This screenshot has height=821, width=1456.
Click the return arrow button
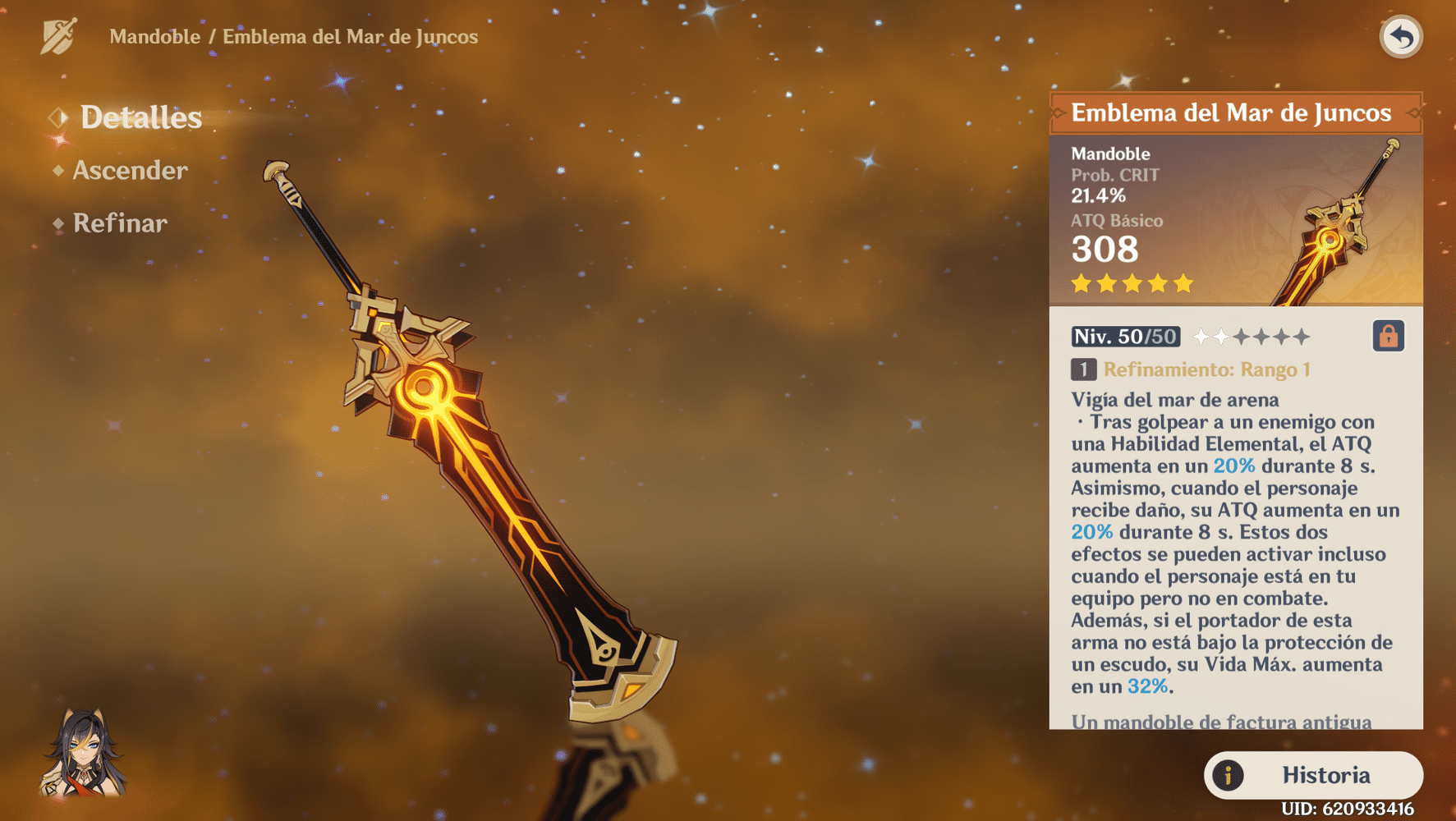1400,37
